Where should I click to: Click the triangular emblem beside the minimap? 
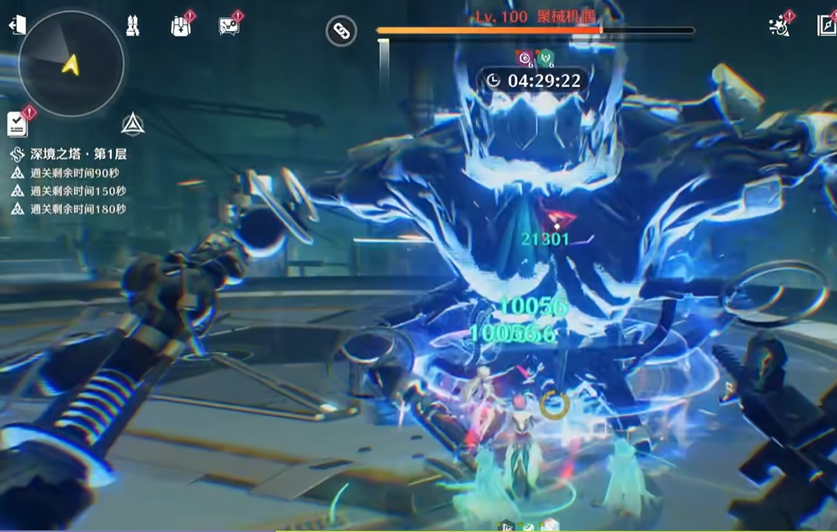(x=133, y=124)
